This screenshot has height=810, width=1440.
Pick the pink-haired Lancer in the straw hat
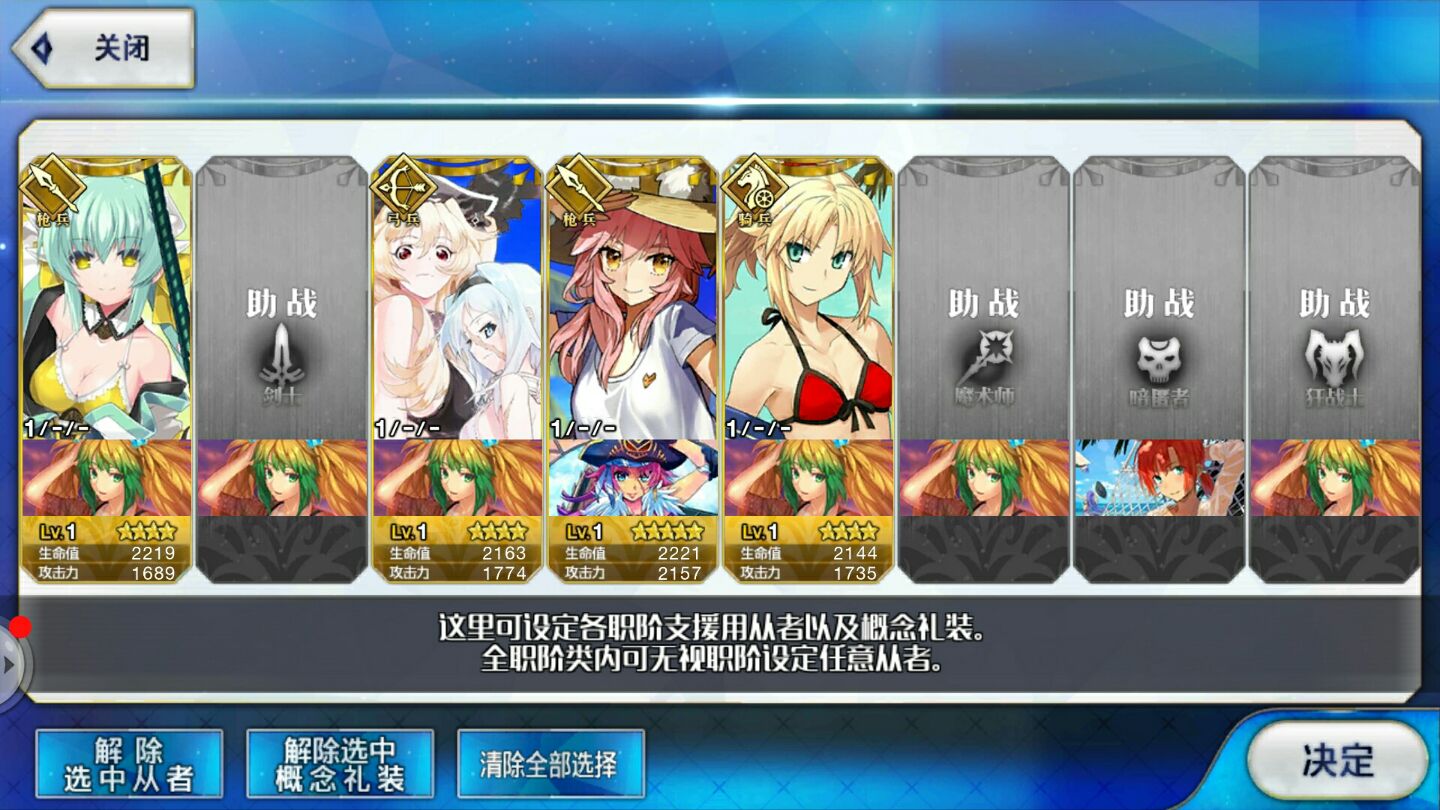[x=633, y=300]
